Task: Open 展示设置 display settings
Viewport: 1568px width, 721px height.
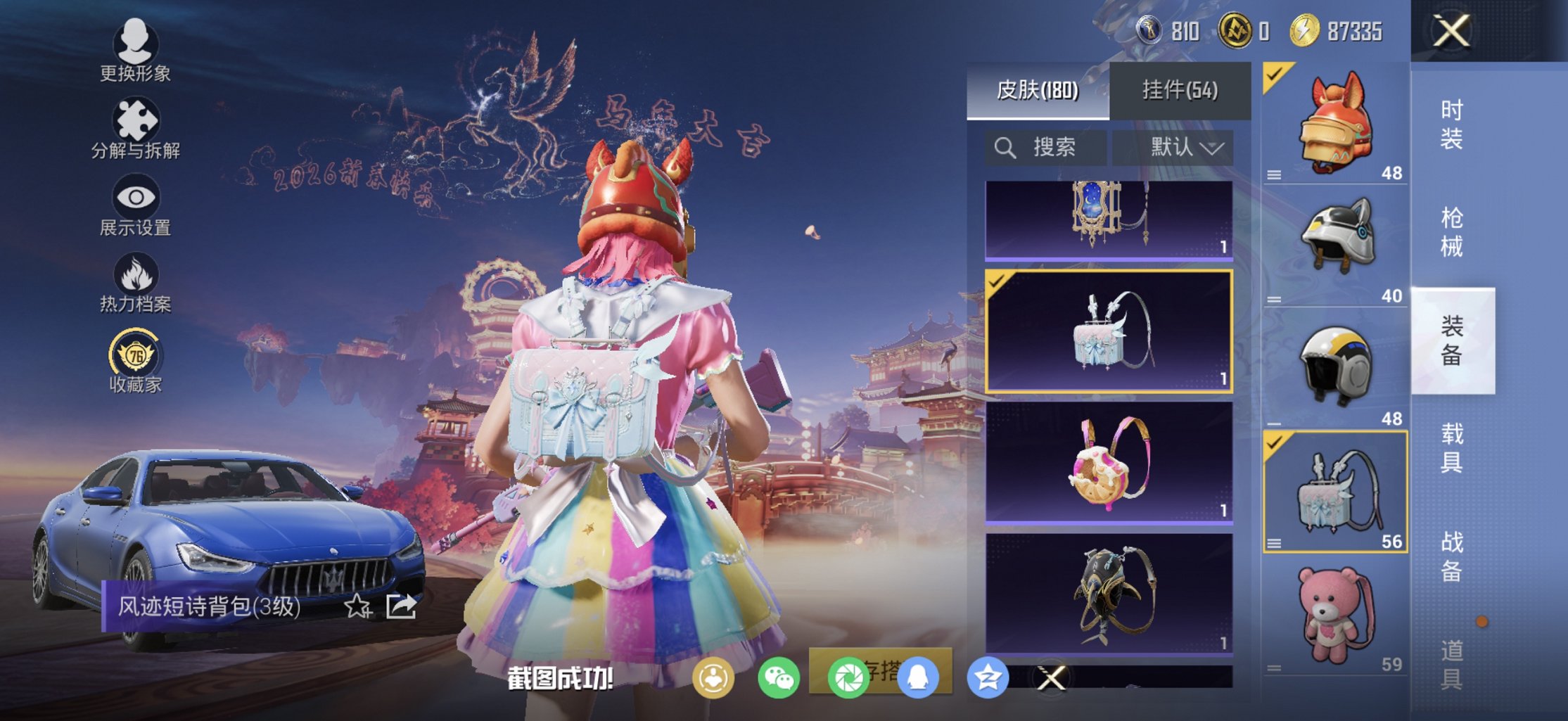Action: [x=135, y=206]
